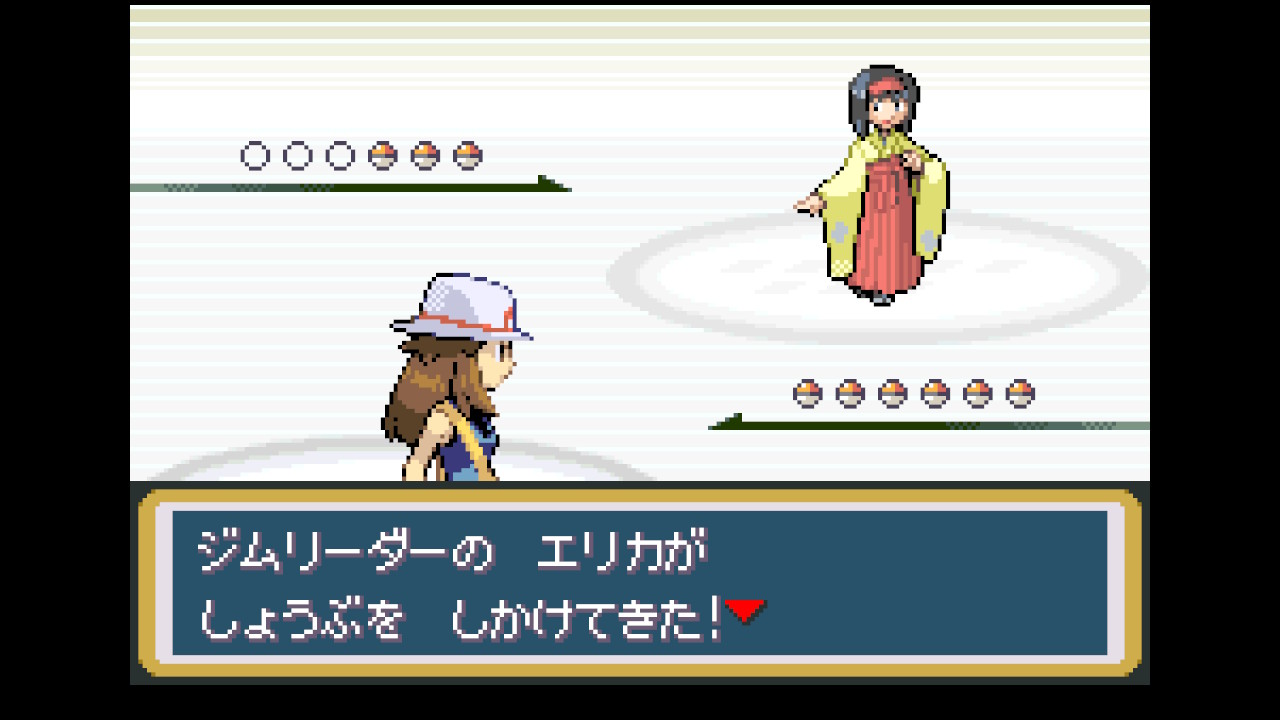Click the battle message text box
The width and height of the screenshot is (1280, 720).
click(640, 583)
